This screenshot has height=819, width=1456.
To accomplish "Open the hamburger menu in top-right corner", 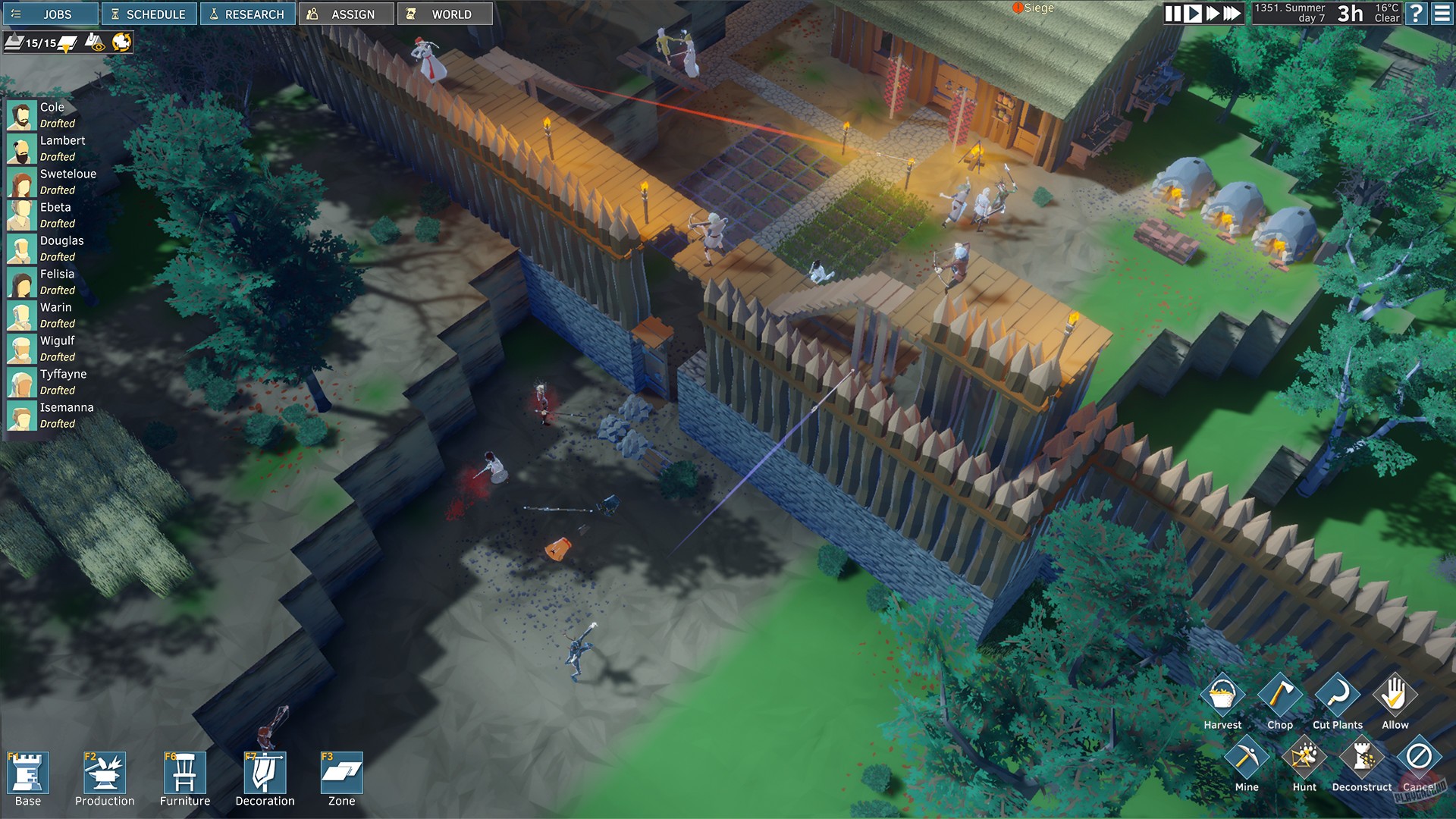I will 1443,13.
